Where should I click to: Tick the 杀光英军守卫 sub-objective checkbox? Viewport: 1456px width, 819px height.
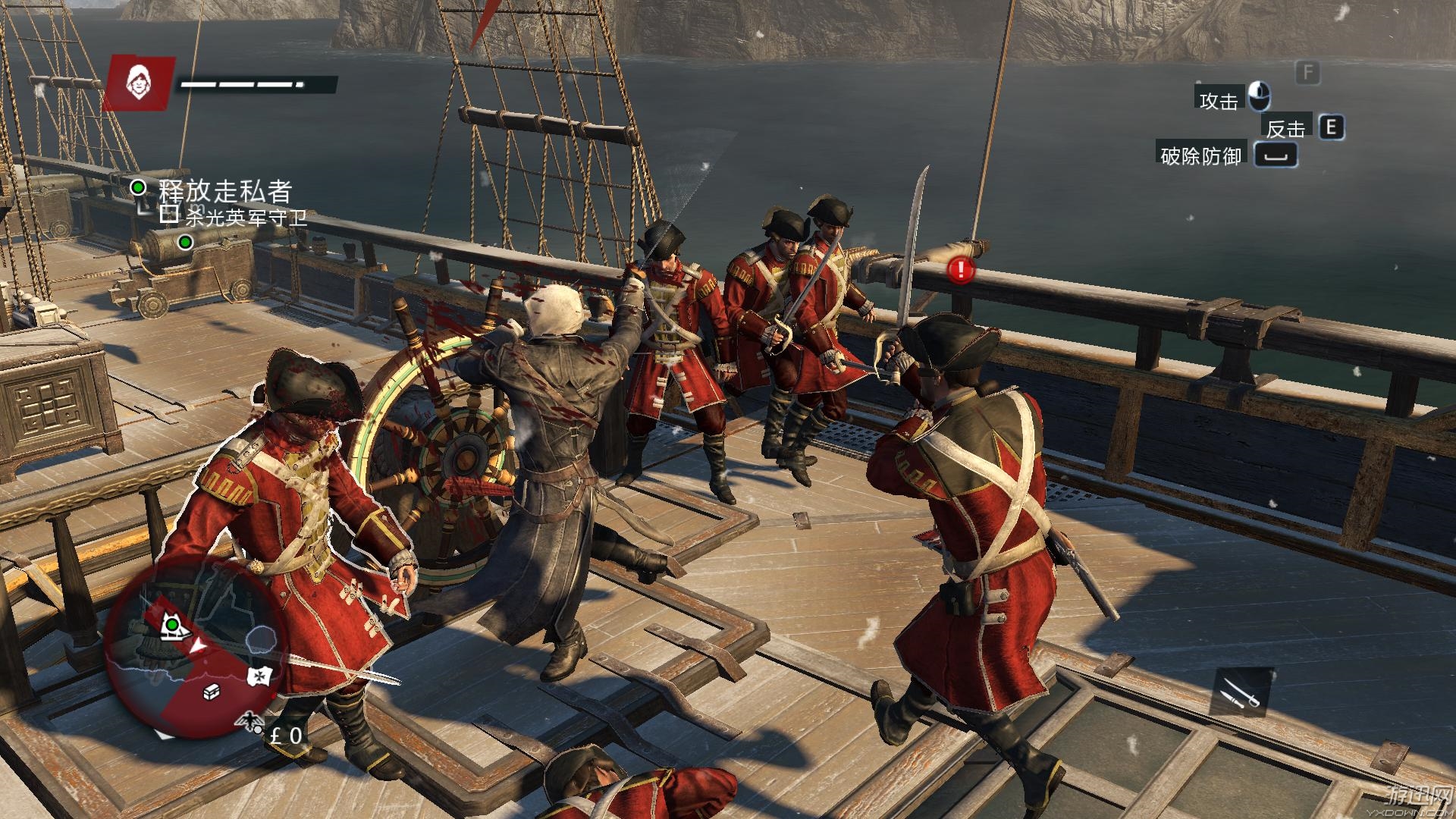[170, 215]
